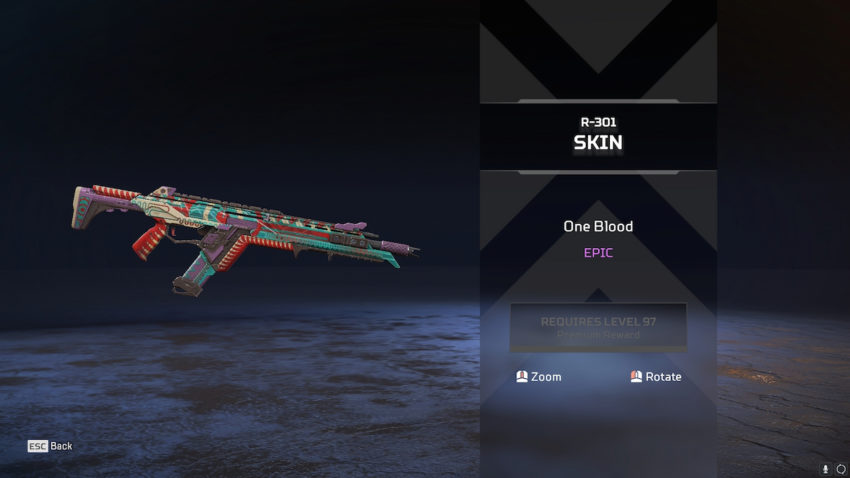Screen dimensions: 850x478
Task: Toggle the microphone icon
Action: tap(826, 468)
